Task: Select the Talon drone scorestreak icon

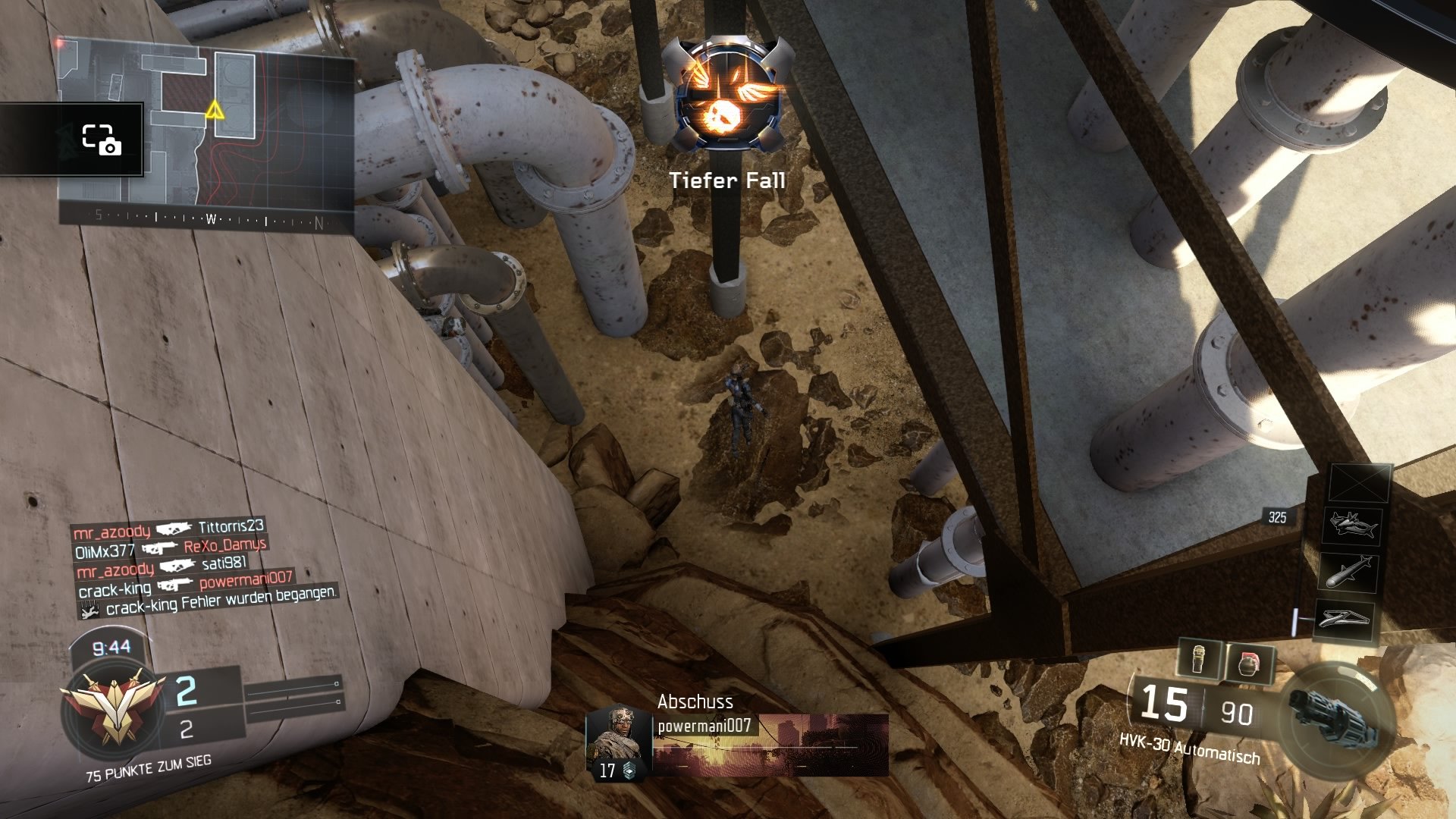Action: 1352,526
